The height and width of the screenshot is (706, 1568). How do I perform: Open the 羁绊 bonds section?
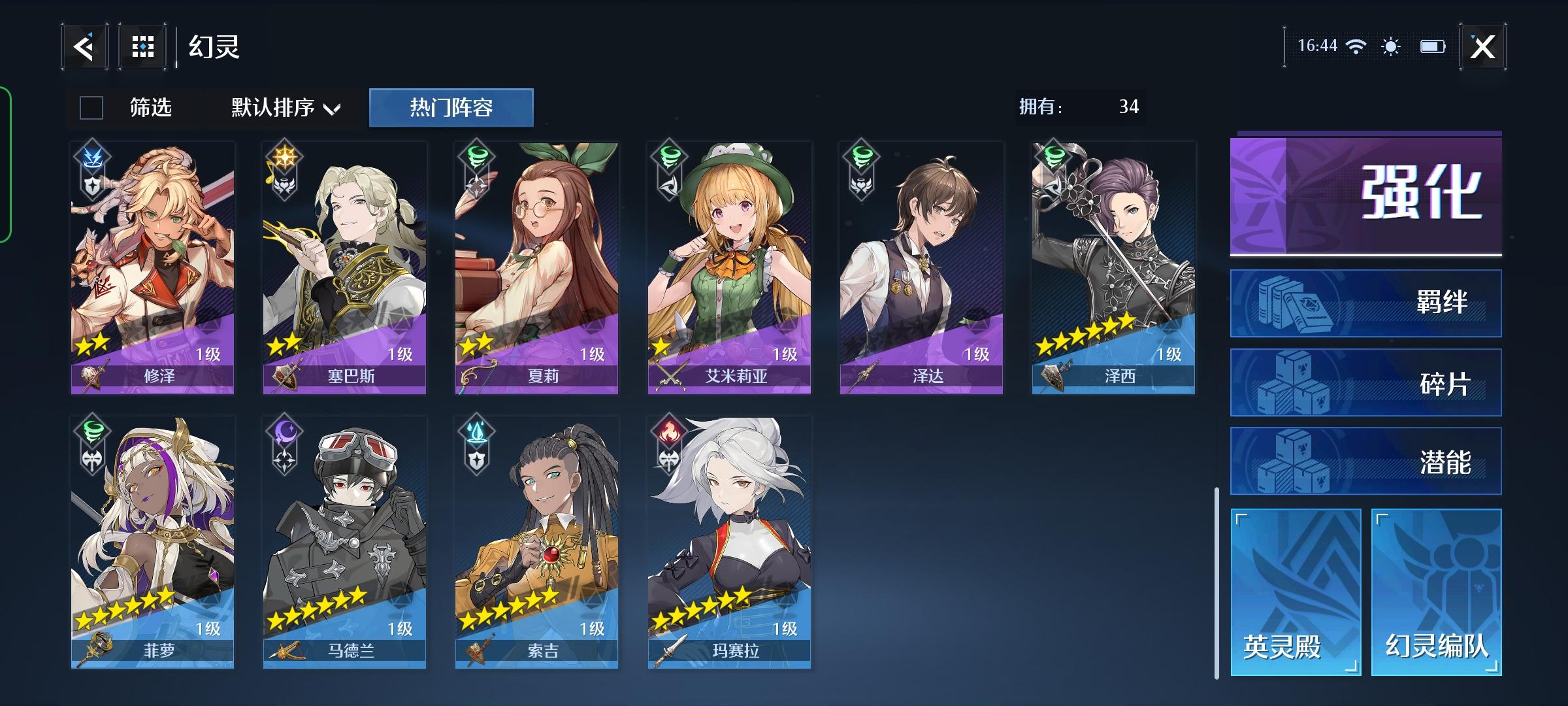(1365, 303)
